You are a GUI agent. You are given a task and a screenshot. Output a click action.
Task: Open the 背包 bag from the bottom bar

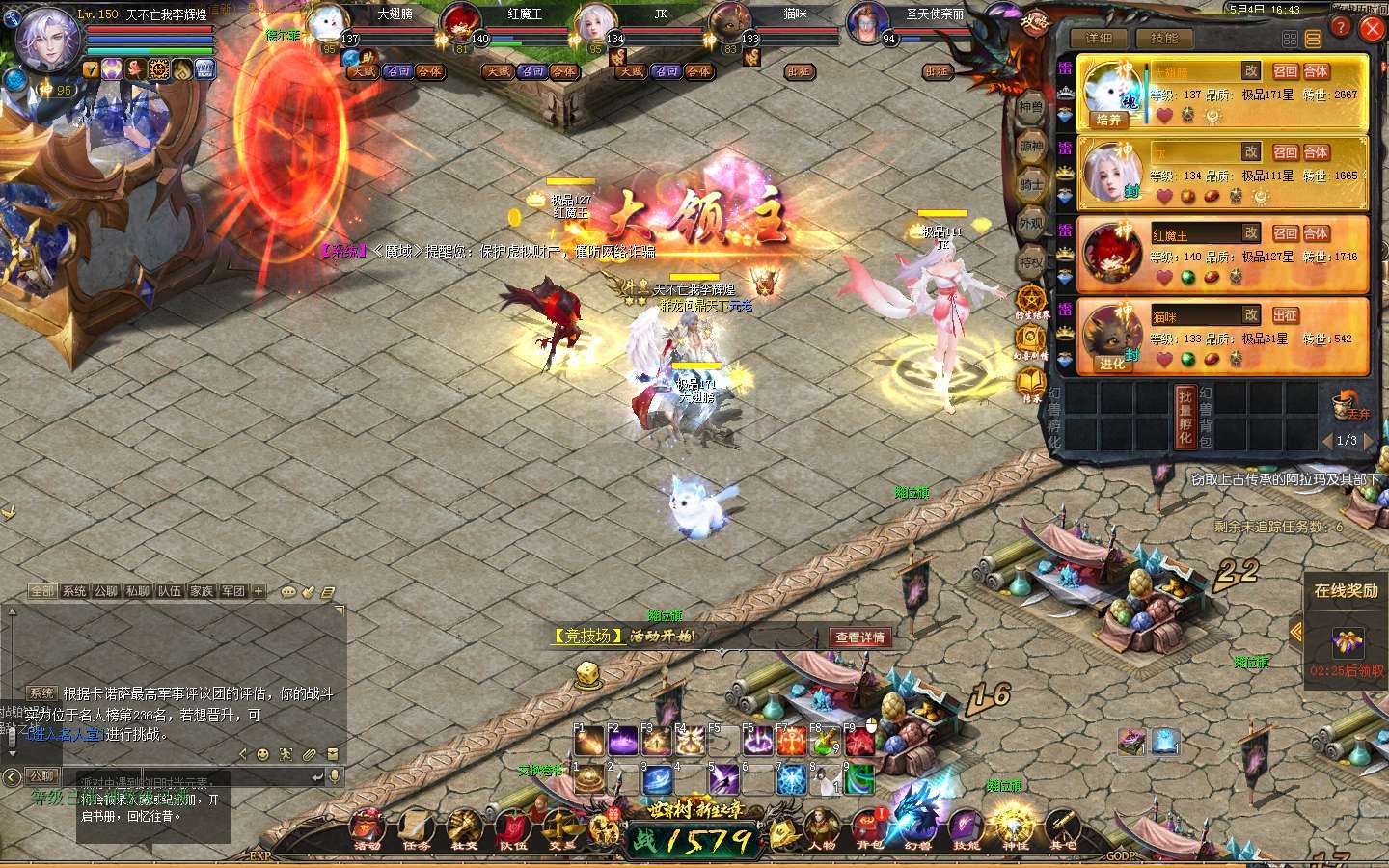click(869, 829)
